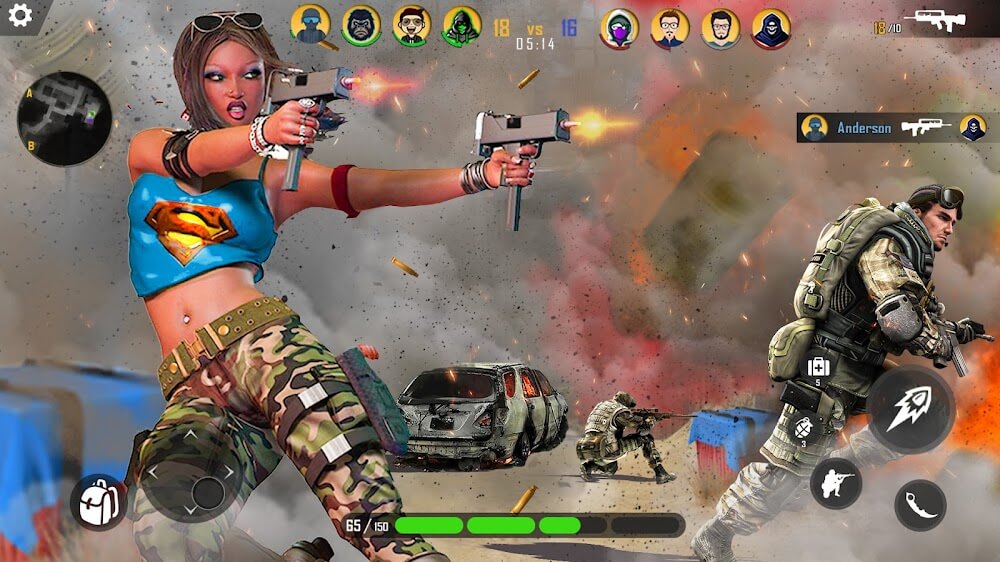Use the medkit item
This screenshot has width=1000, height=562.
point(817,366)
